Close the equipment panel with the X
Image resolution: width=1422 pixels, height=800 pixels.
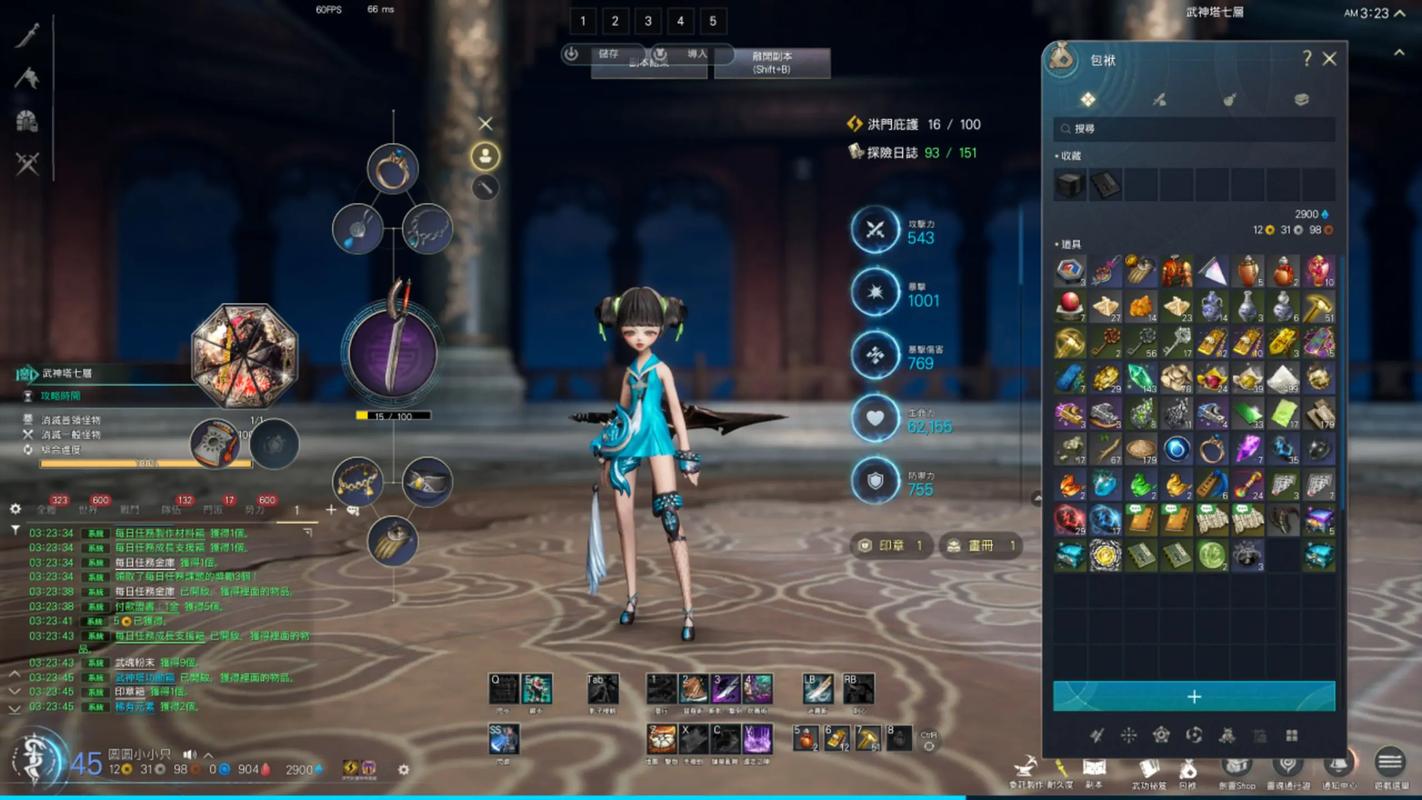tap(485, 124)
